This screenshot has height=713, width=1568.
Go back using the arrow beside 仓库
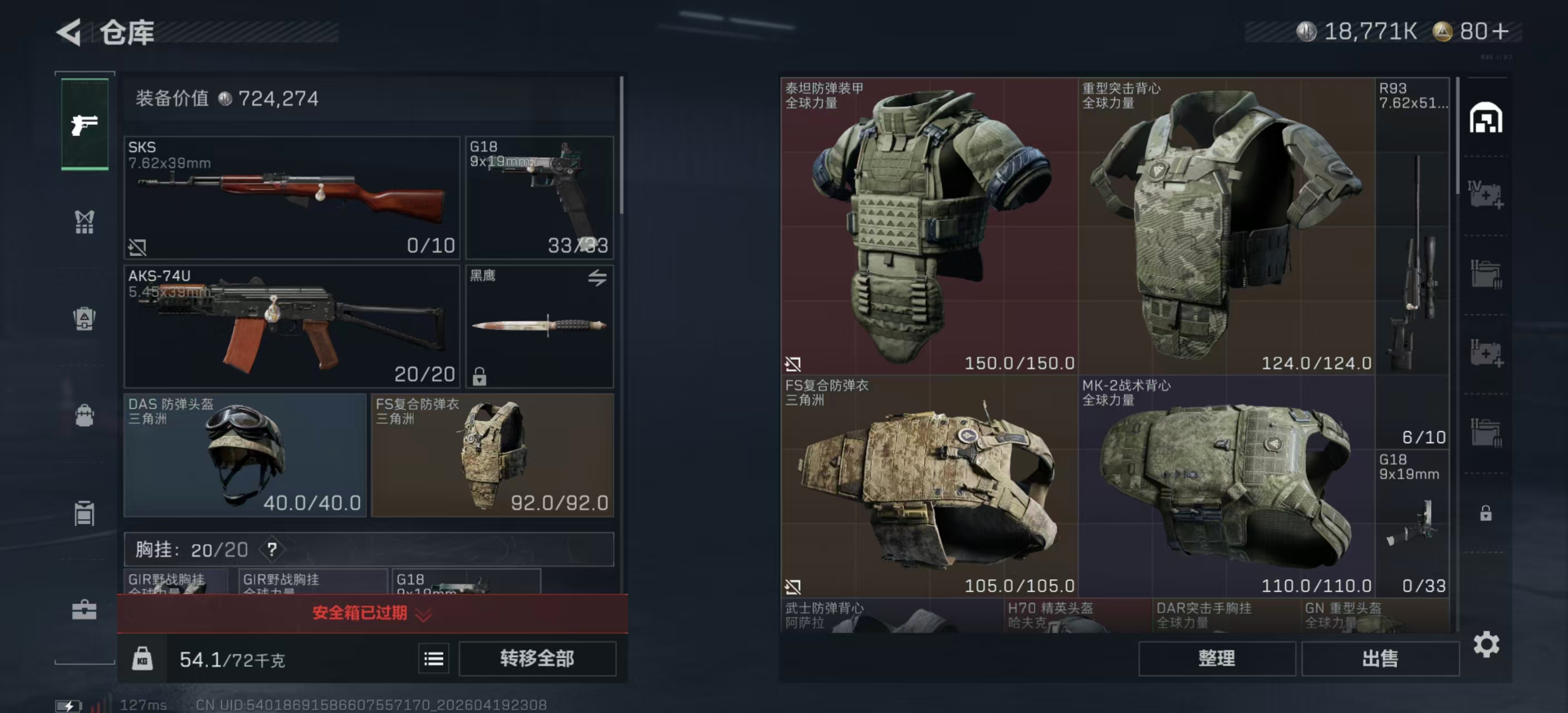coord(69,32)
